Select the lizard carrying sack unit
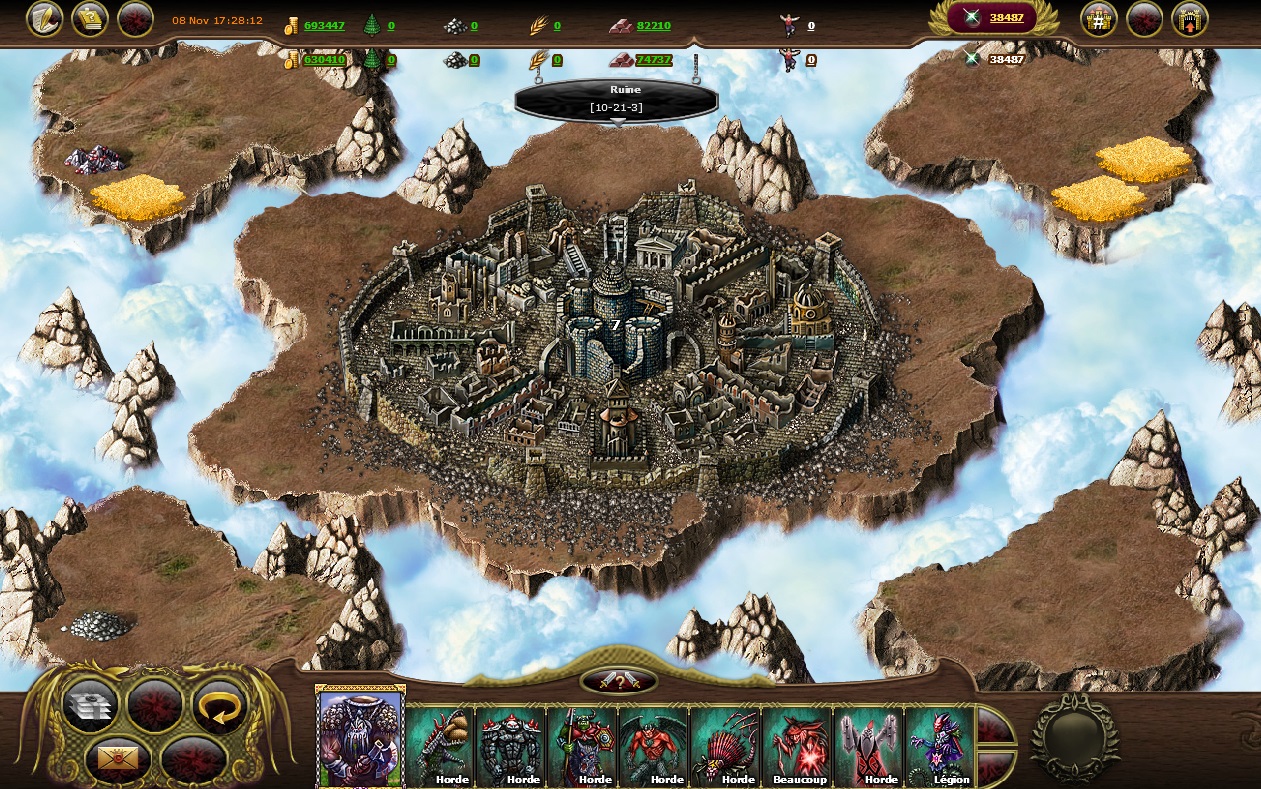Image resolution: width=1261 pixels, height=789 pixels. pyautogui.click(x=440, y=747)
